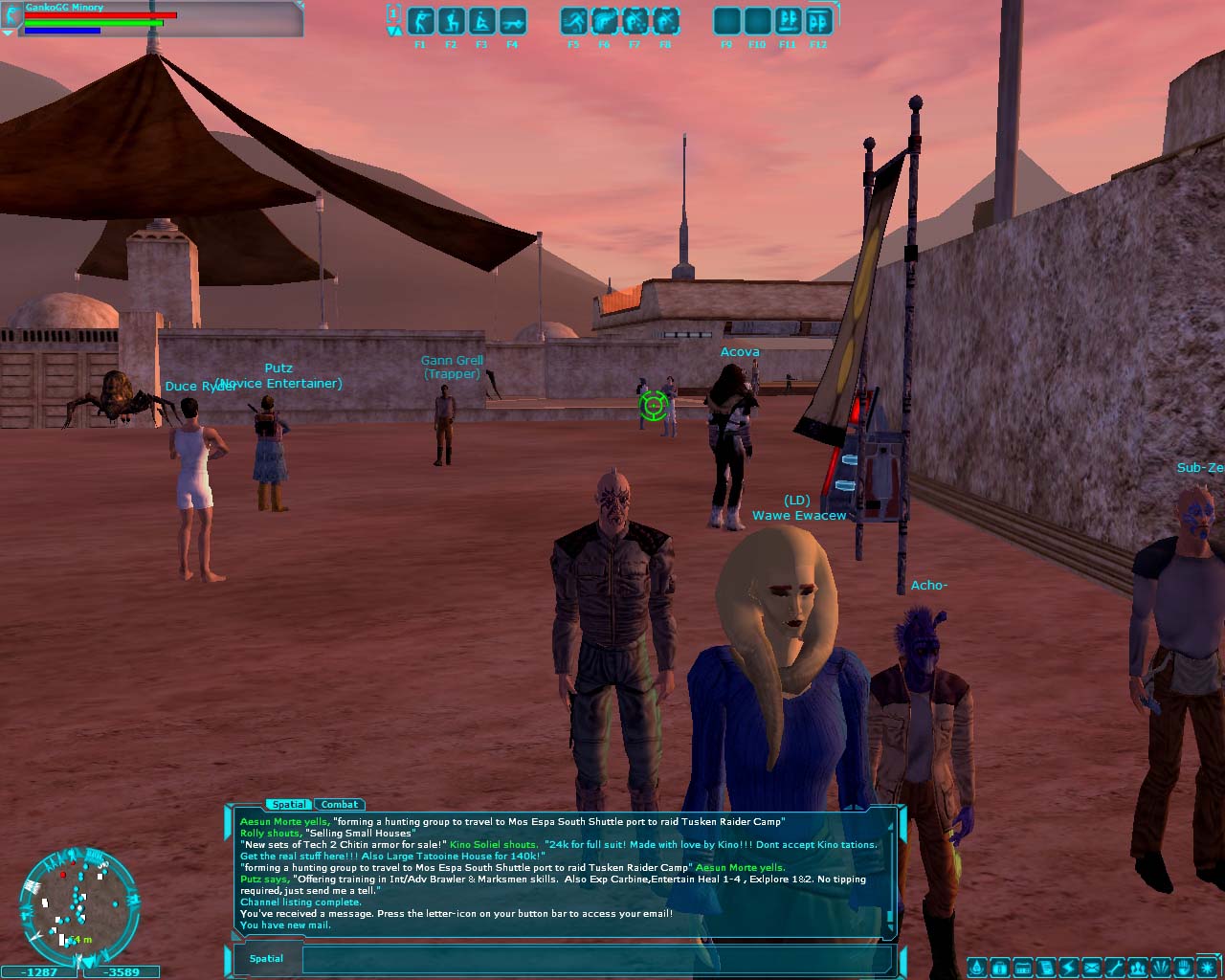Screen dimensions: 1225x980
Task: Select the Spatial chat tab
Action: click(288, 805)
